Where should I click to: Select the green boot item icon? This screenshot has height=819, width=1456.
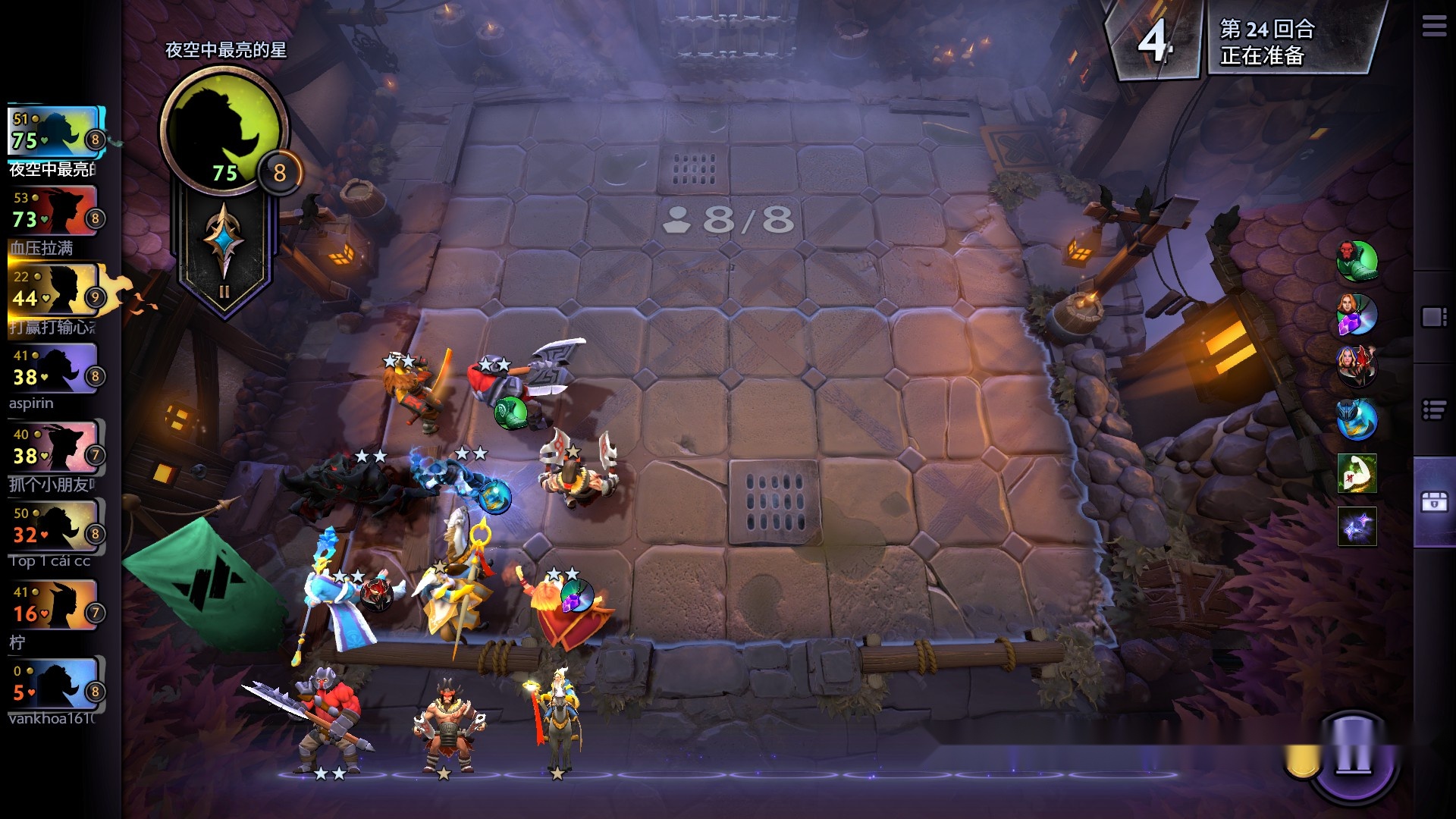click(x=1357, y=262)
